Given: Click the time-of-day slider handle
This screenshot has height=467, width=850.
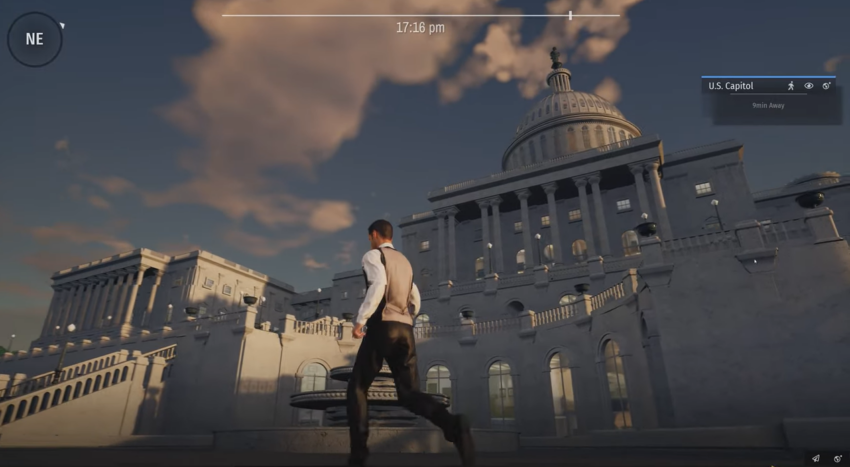Looking at the screenshot, I should [570, 15].
